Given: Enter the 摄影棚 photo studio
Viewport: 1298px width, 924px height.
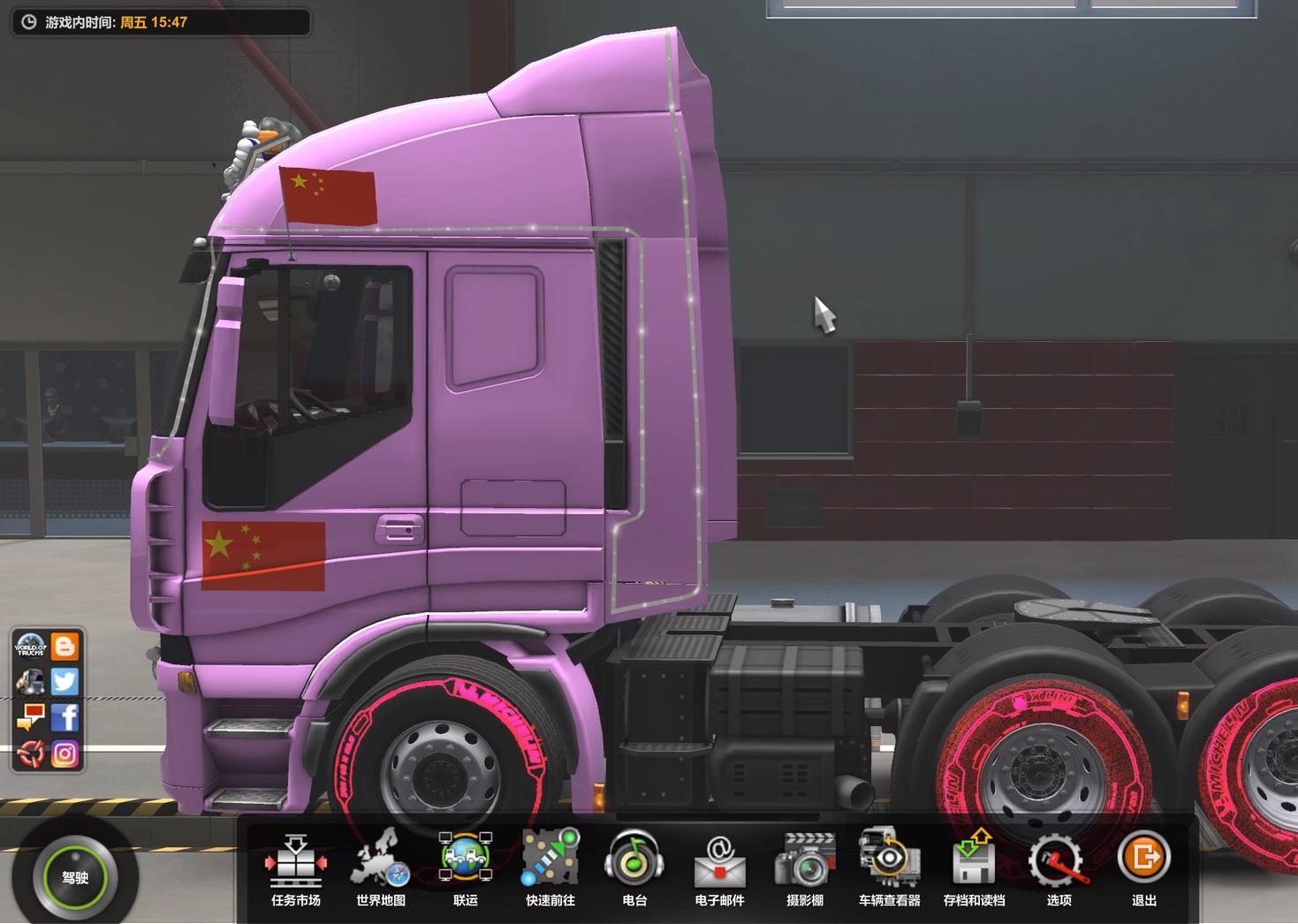Looking at the screenshot, I should click(804, 867).
